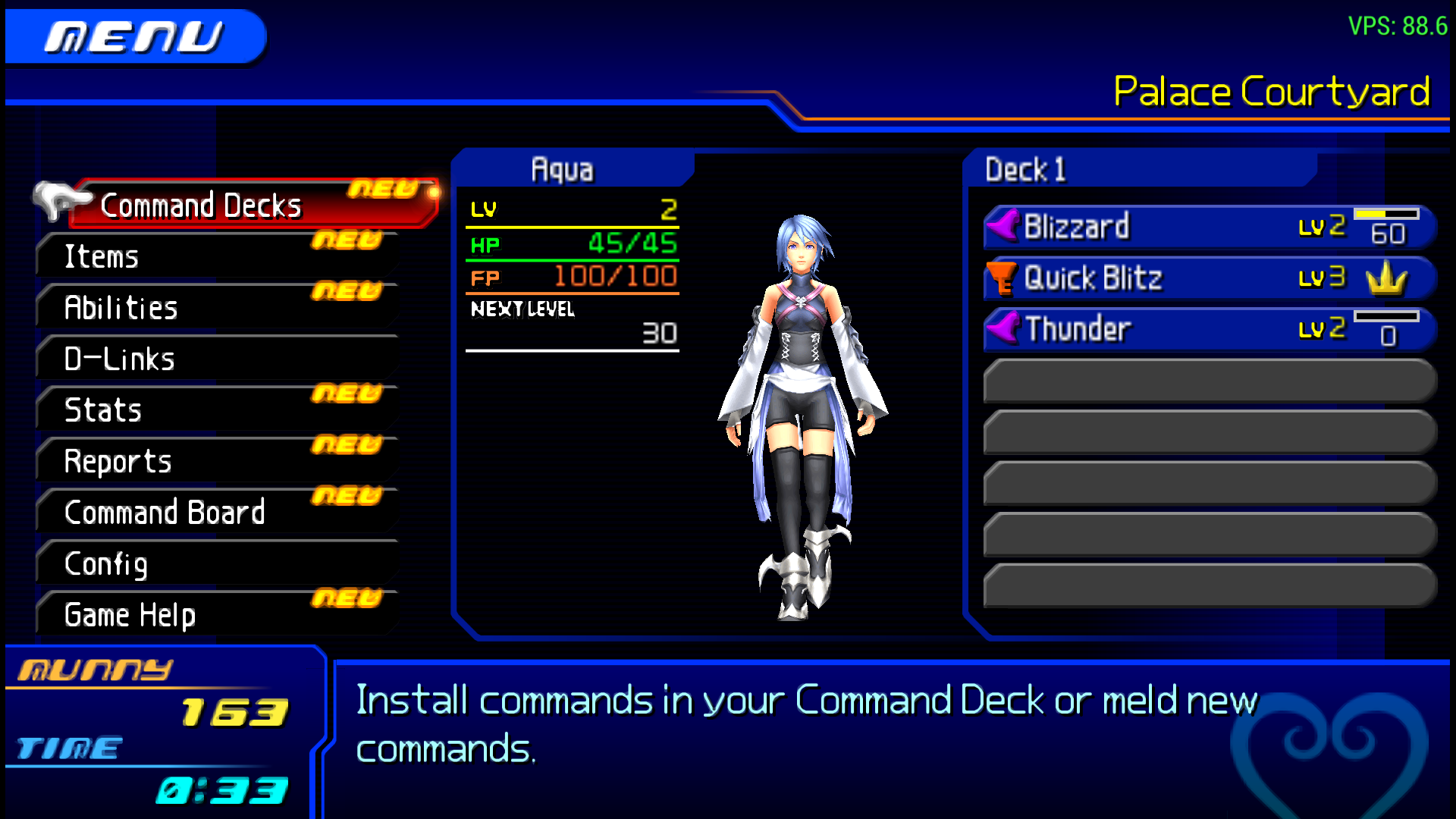
Task: Open Game Help
Action: (x=216, y=615)
